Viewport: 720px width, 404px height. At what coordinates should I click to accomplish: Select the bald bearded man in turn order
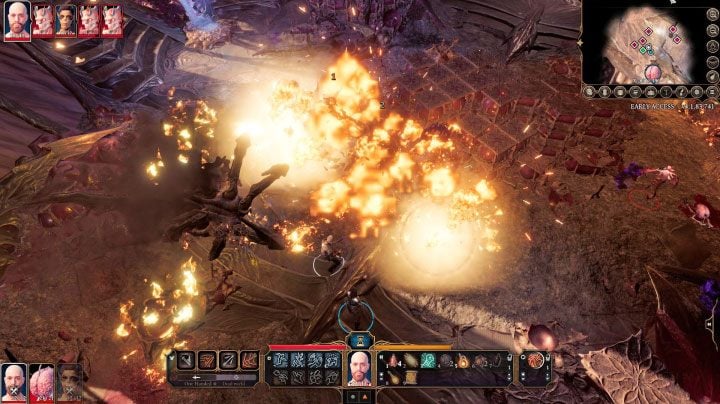[x=17, y=20]
